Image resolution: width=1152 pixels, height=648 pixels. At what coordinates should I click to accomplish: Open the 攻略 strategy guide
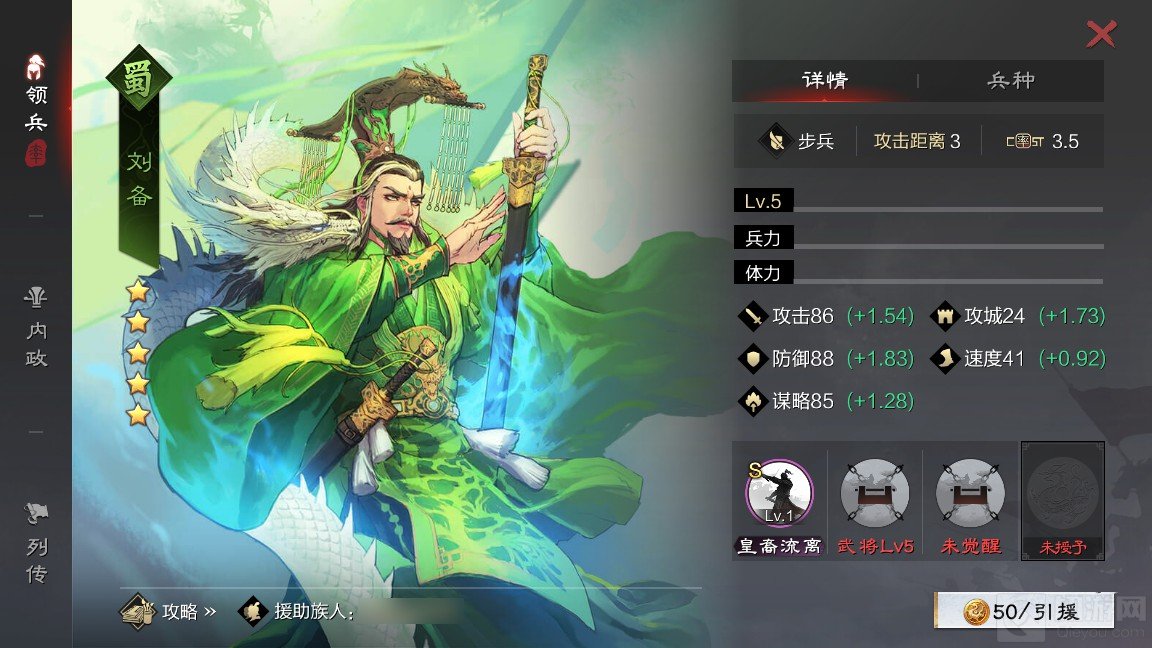point(168,611)
